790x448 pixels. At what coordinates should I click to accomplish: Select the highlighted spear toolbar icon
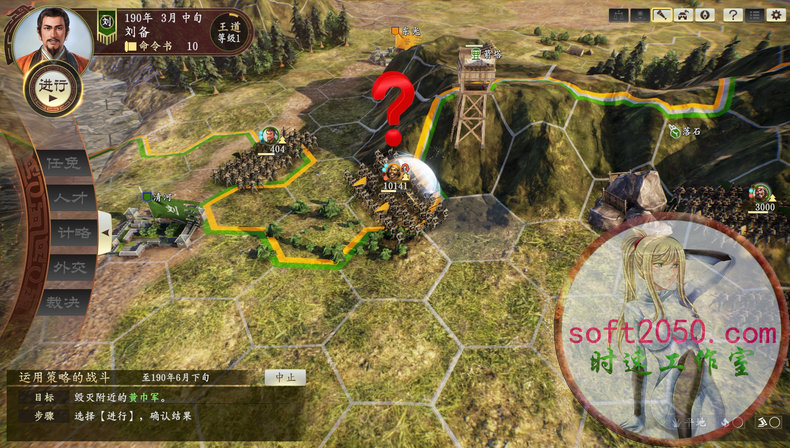662,15
